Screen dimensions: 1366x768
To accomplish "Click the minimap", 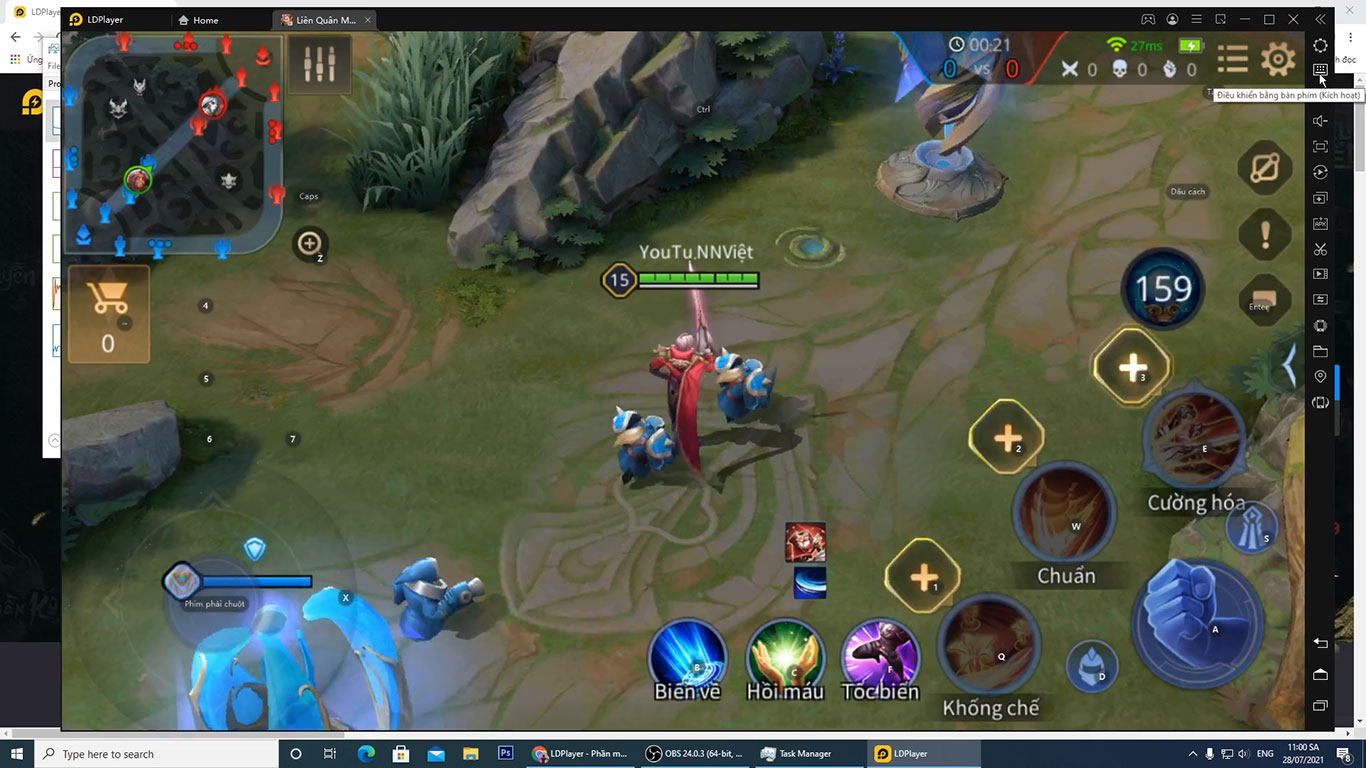I will 173,143.
